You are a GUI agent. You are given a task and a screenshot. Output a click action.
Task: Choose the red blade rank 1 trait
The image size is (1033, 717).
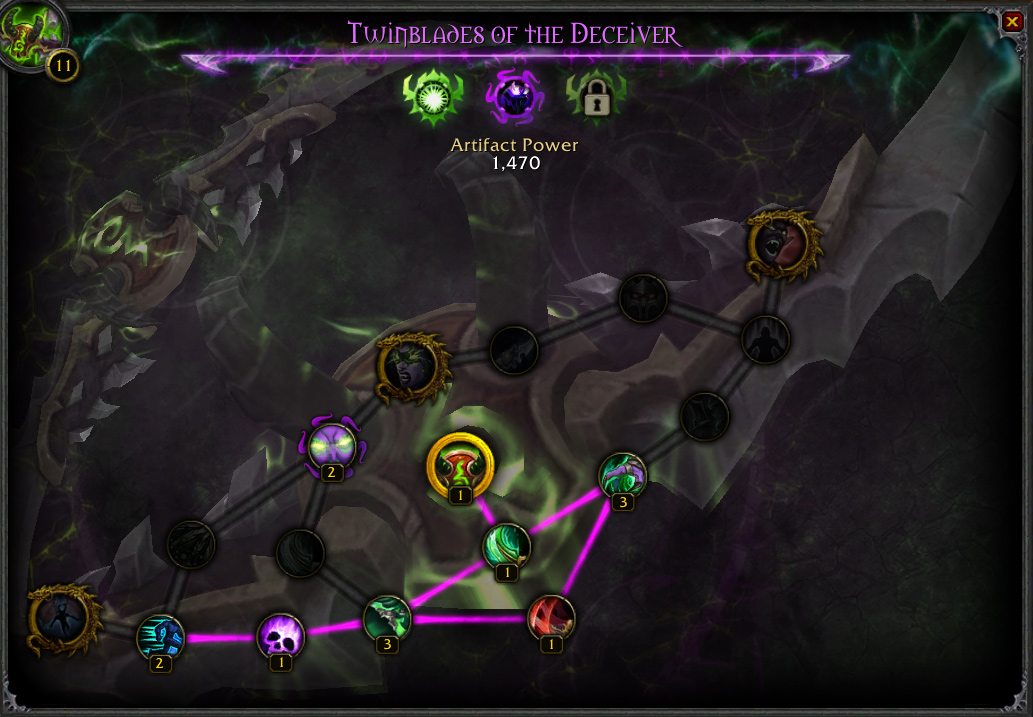point(551,619)
